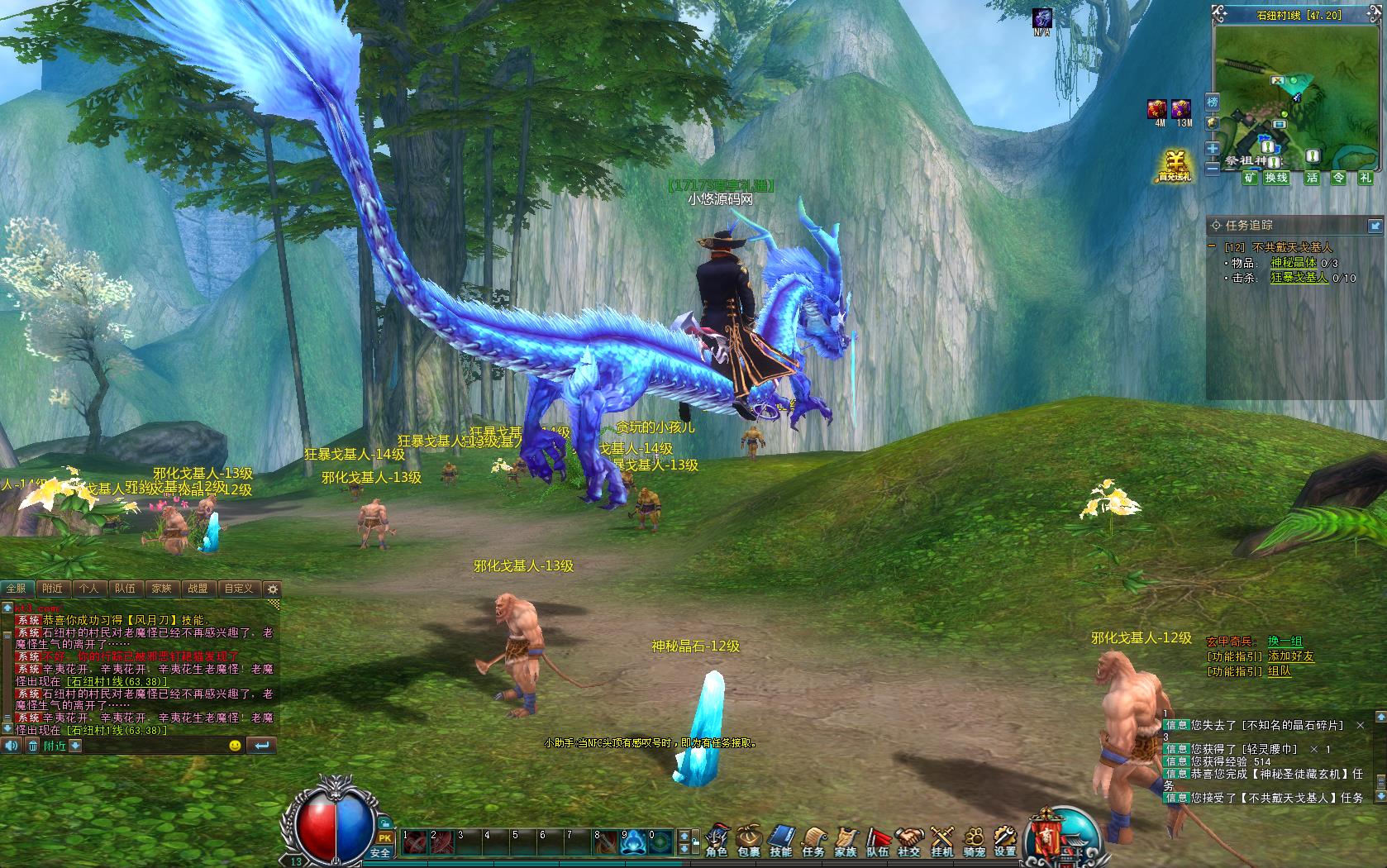Click the chat emoji smiley button
This screenshot has height=868, width=1387.
coord(236,746)
